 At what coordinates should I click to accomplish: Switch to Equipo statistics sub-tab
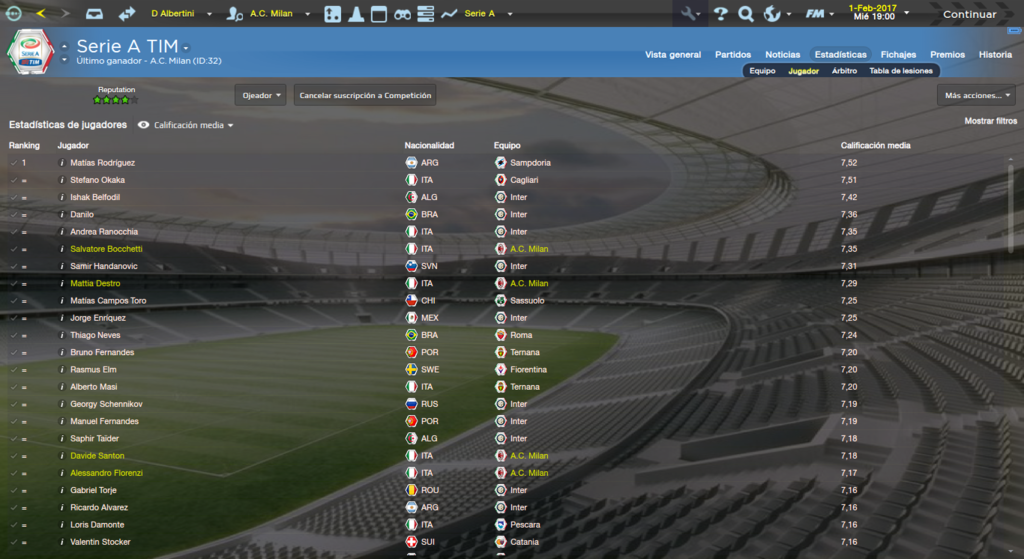(763, 71)
